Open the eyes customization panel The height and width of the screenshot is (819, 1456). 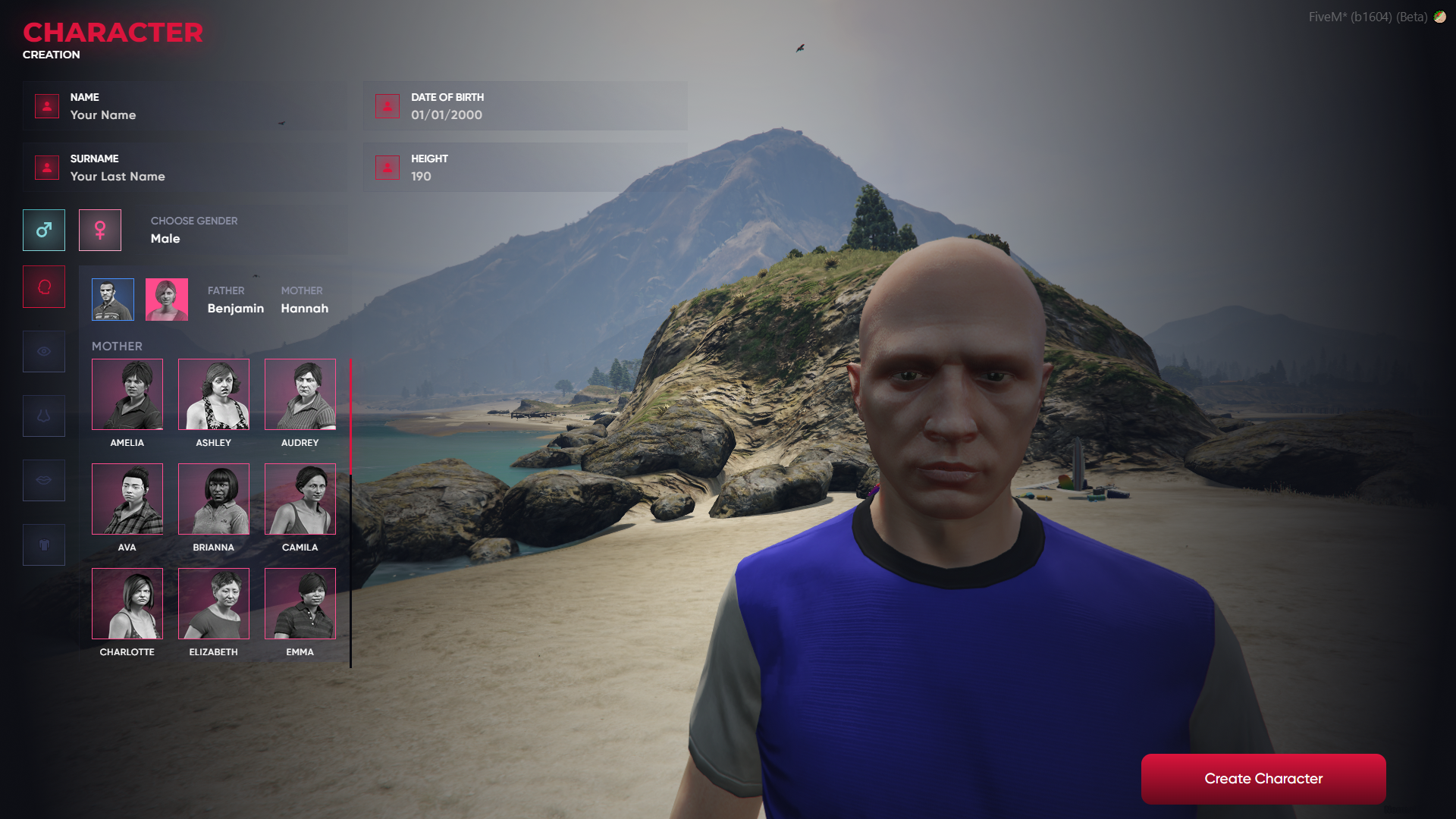click(x=43, y=351)
